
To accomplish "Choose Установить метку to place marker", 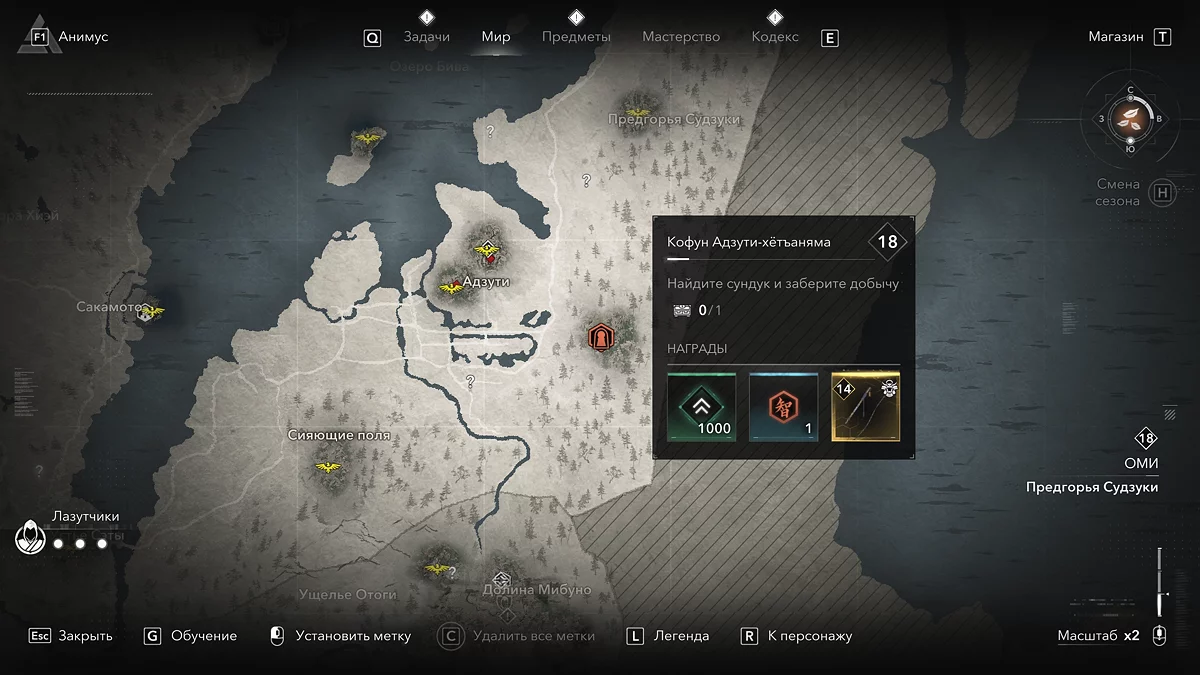I will click(352, 636).
